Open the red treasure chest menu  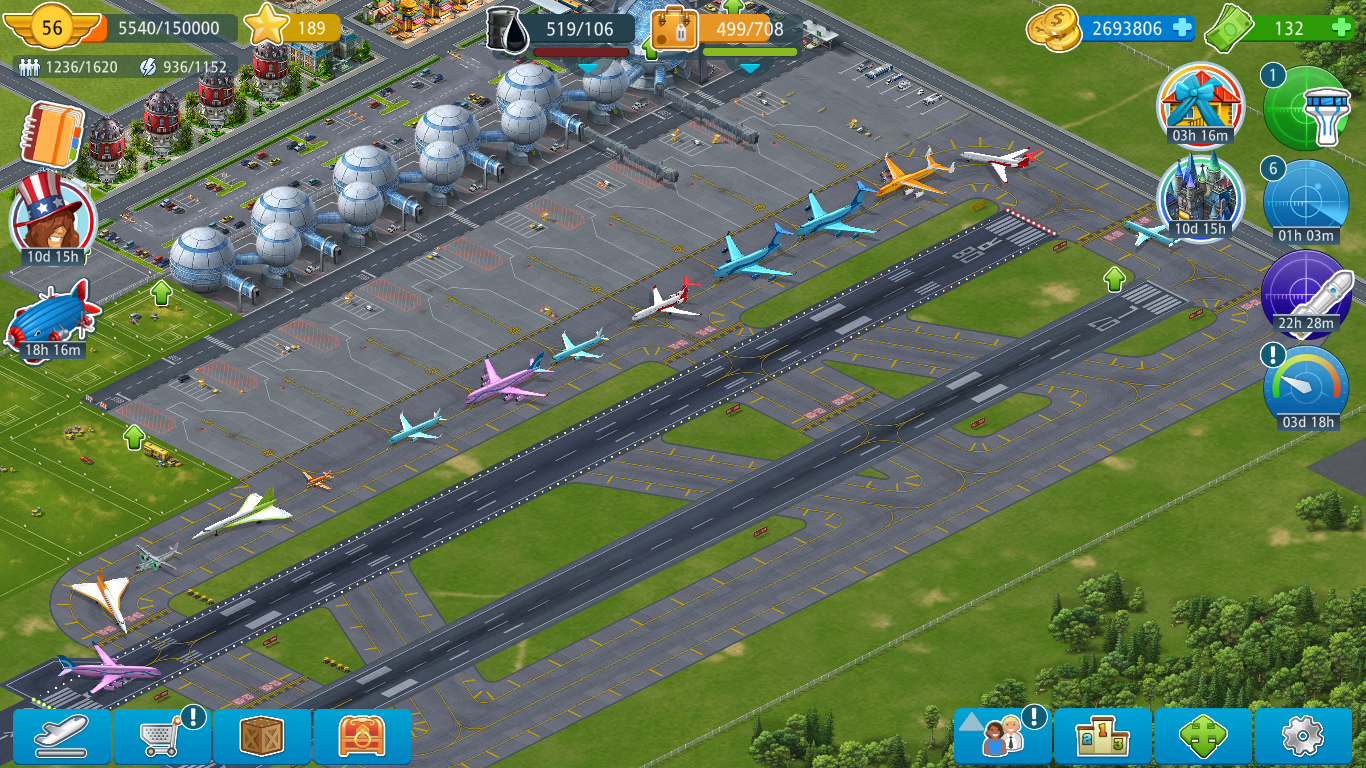click(362, 737)
